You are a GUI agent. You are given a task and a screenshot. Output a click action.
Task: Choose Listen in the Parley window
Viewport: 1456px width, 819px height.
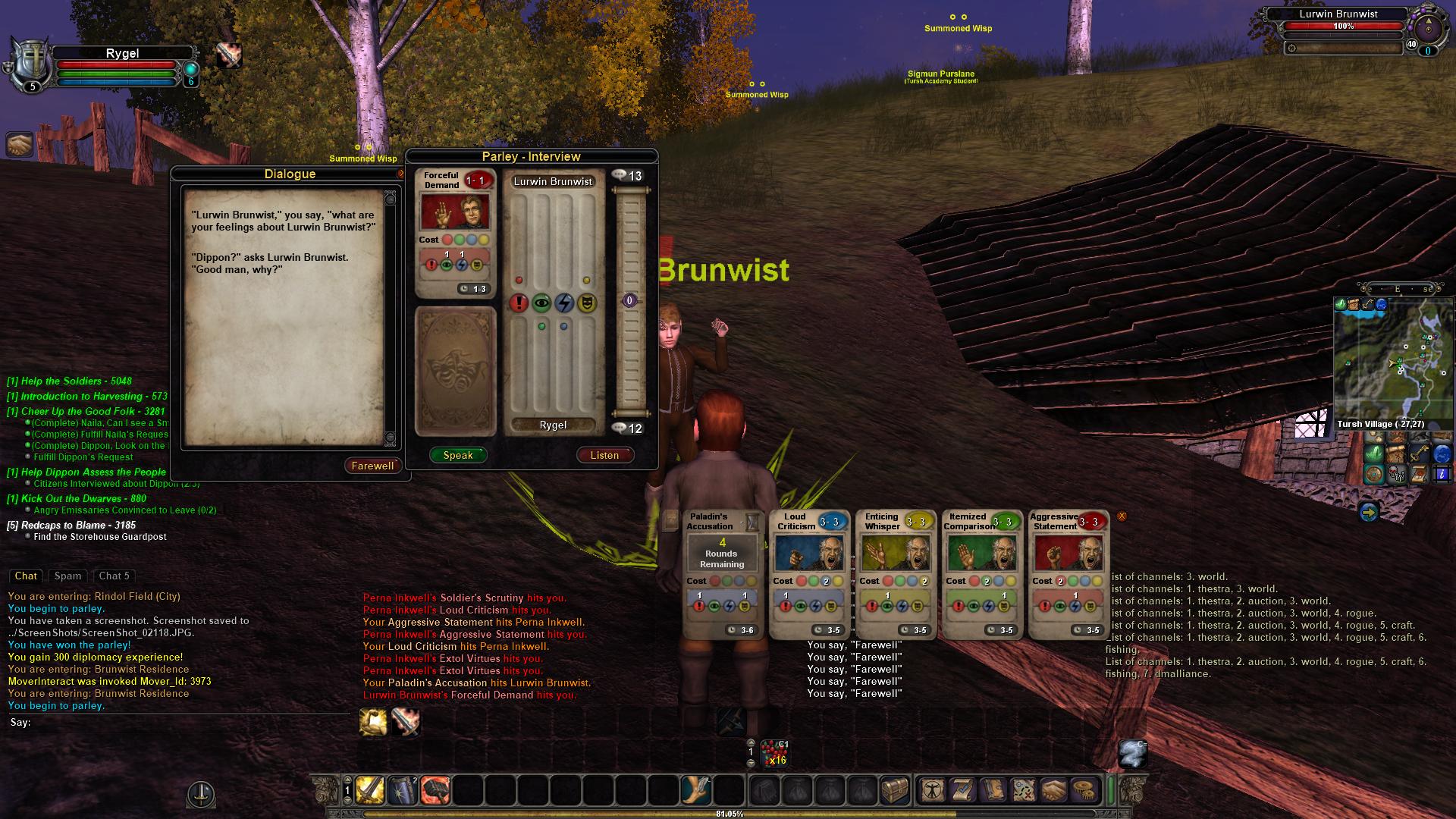tap(604, 455)
